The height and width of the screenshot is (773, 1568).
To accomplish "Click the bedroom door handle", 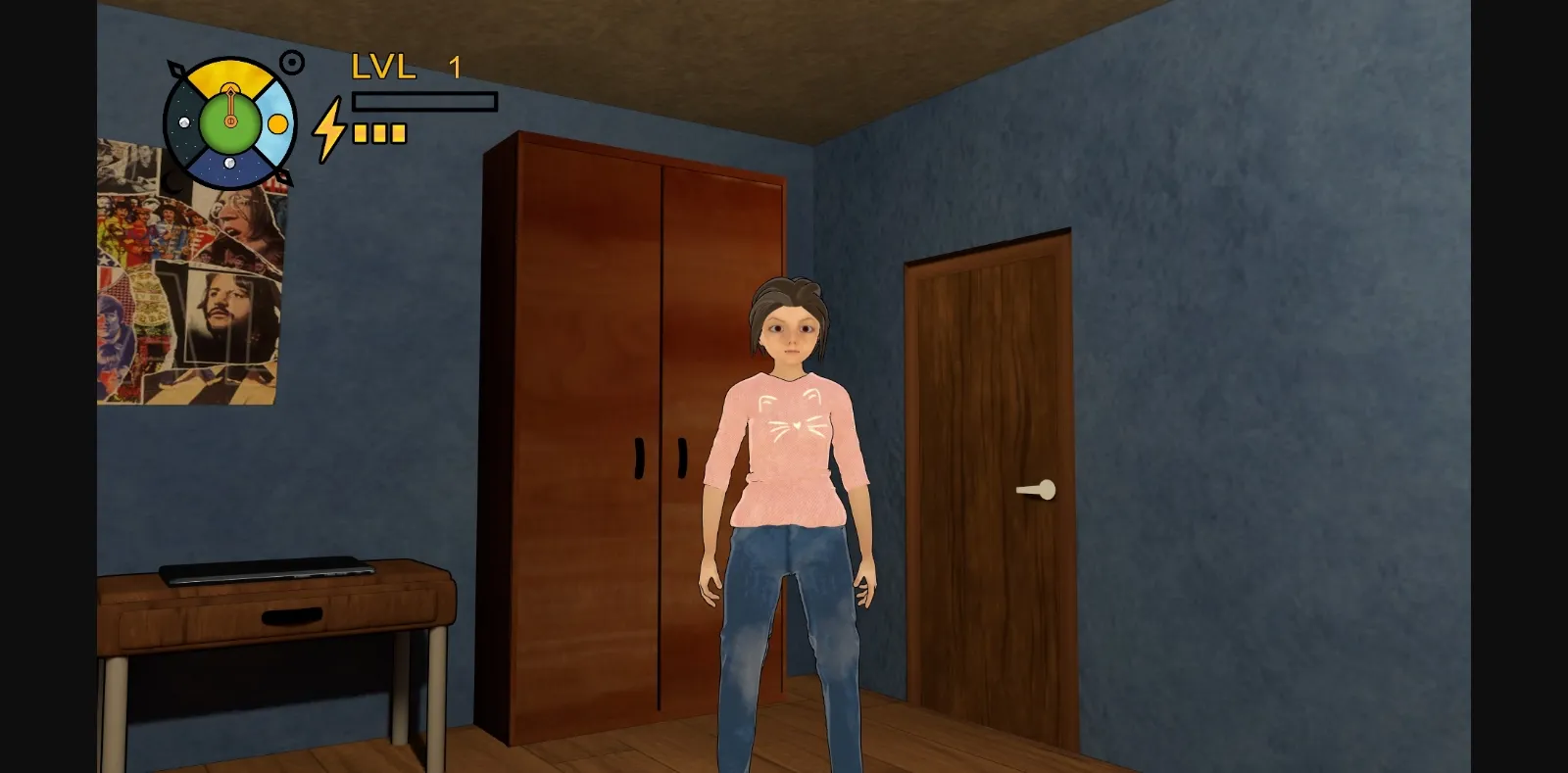I will pyautogui.click(x=1038, y=489).
